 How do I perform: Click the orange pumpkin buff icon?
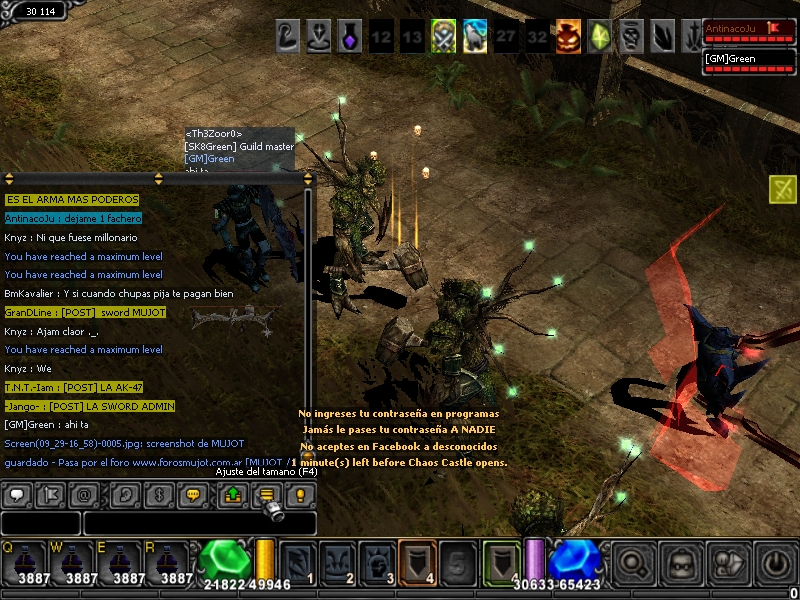click(x=568, y=37)
